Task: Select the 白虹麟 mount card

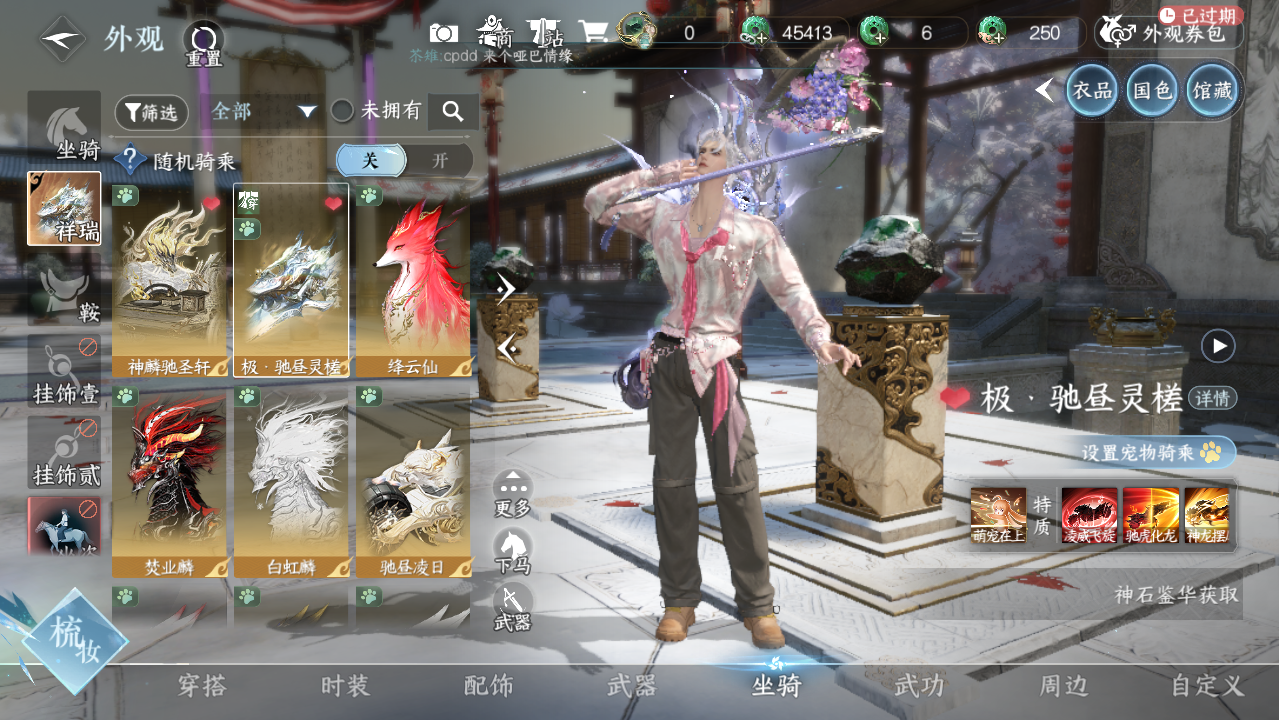Action: coord(291,482)
